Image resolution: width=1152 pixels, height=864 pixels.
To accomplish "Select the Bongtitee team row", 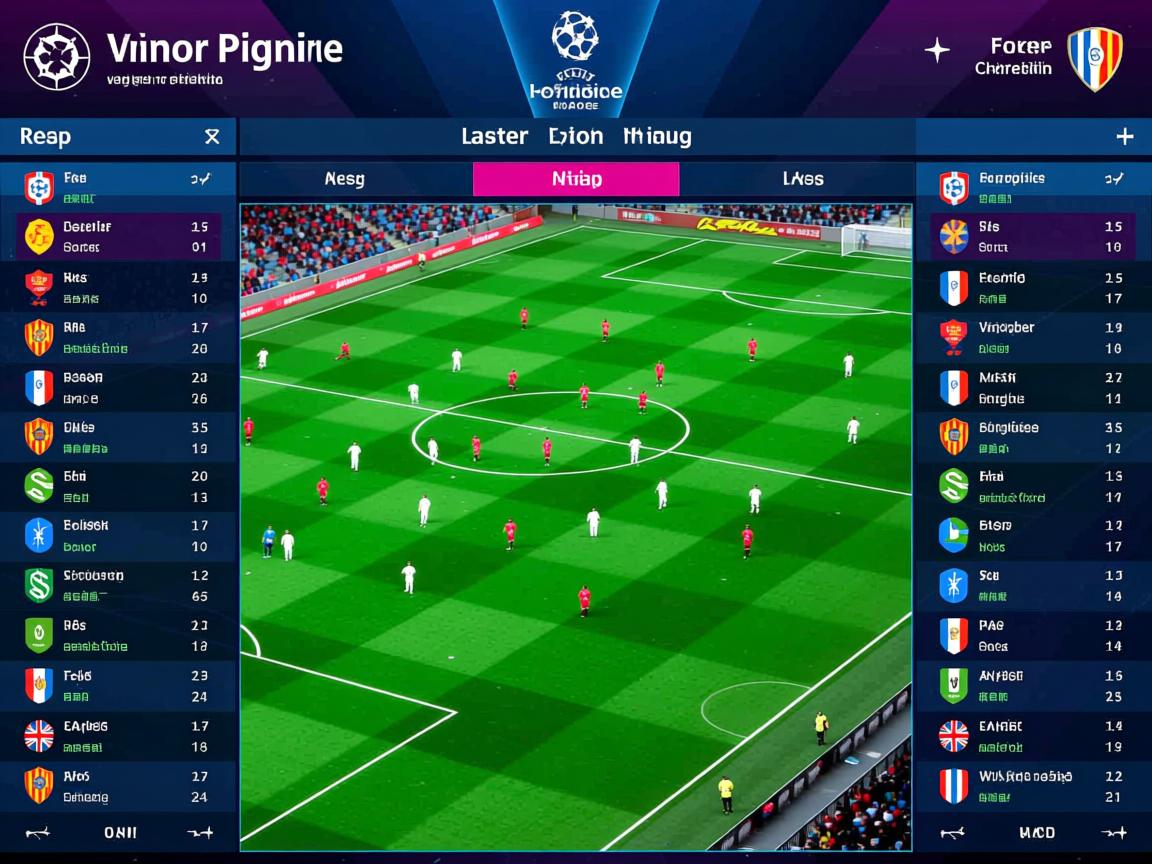I will click(1032, 437).
